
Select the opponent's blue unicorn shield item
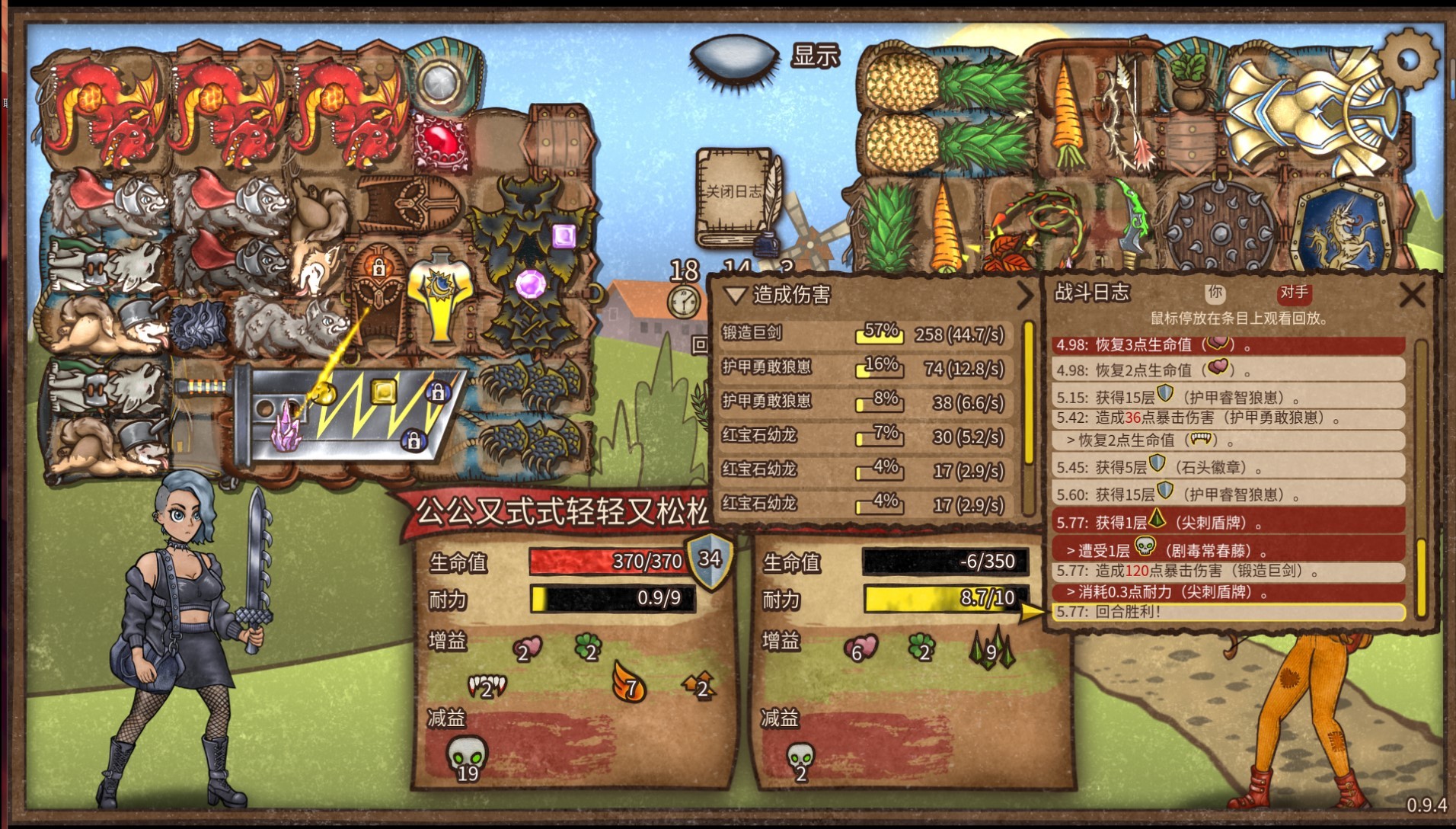[x=1341, y=226]
